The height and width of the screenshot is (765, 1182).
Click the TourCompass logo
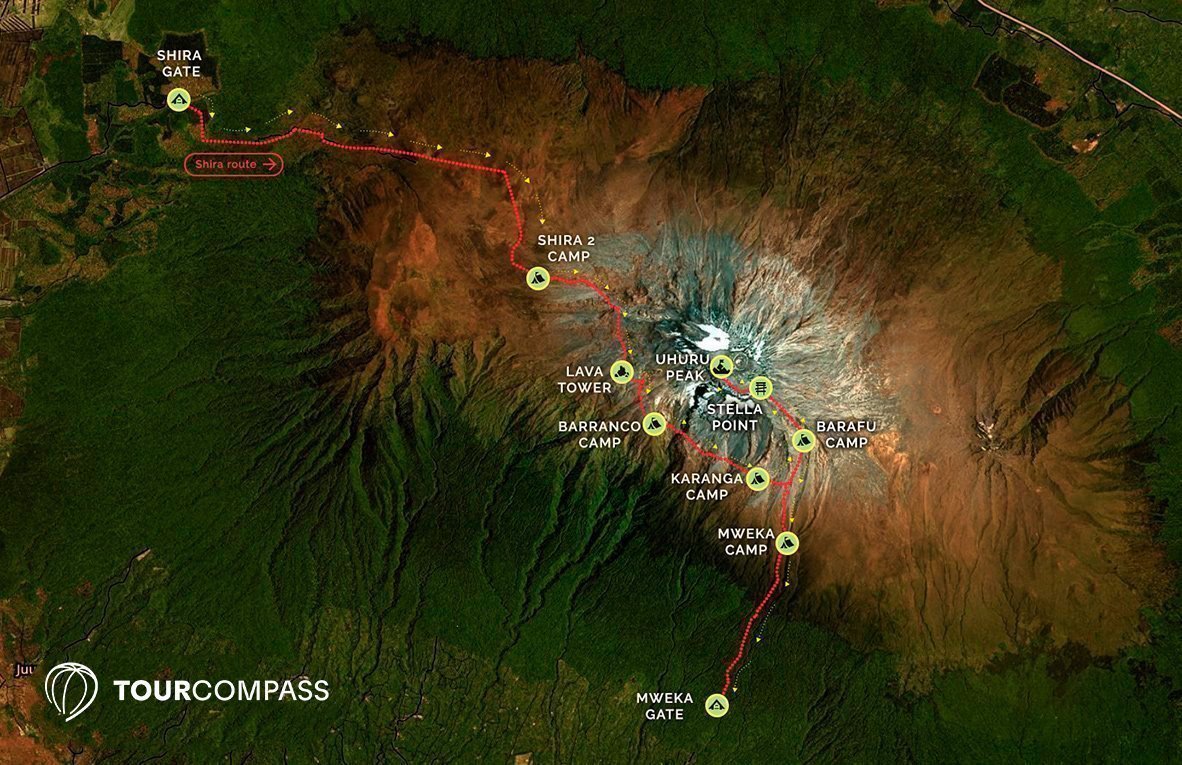[187, 690]
